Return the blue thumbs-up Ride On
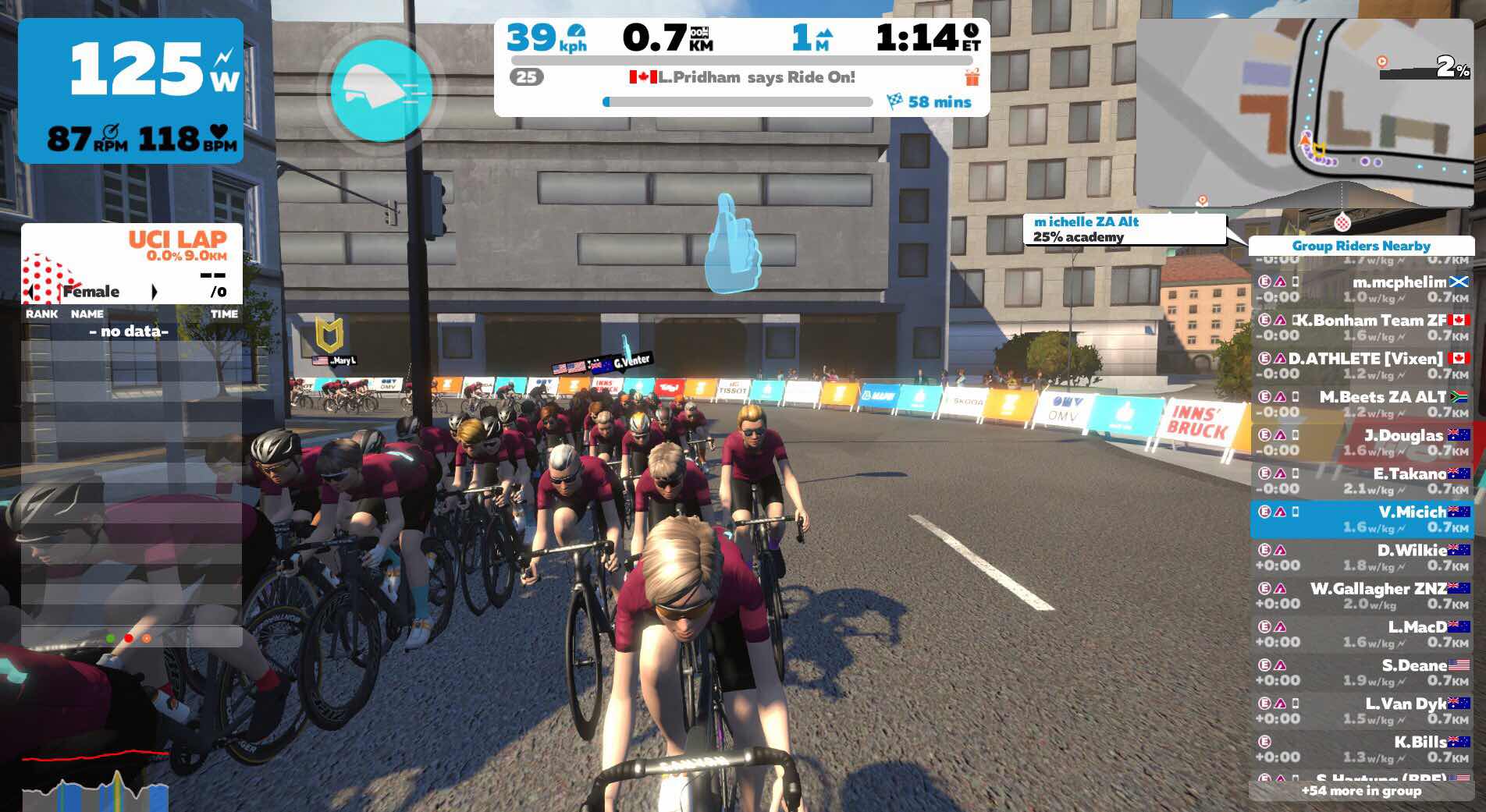Image resolution: width=1486 pixels, height=812 pixels. pyautogui.click(x=731, y=245)
